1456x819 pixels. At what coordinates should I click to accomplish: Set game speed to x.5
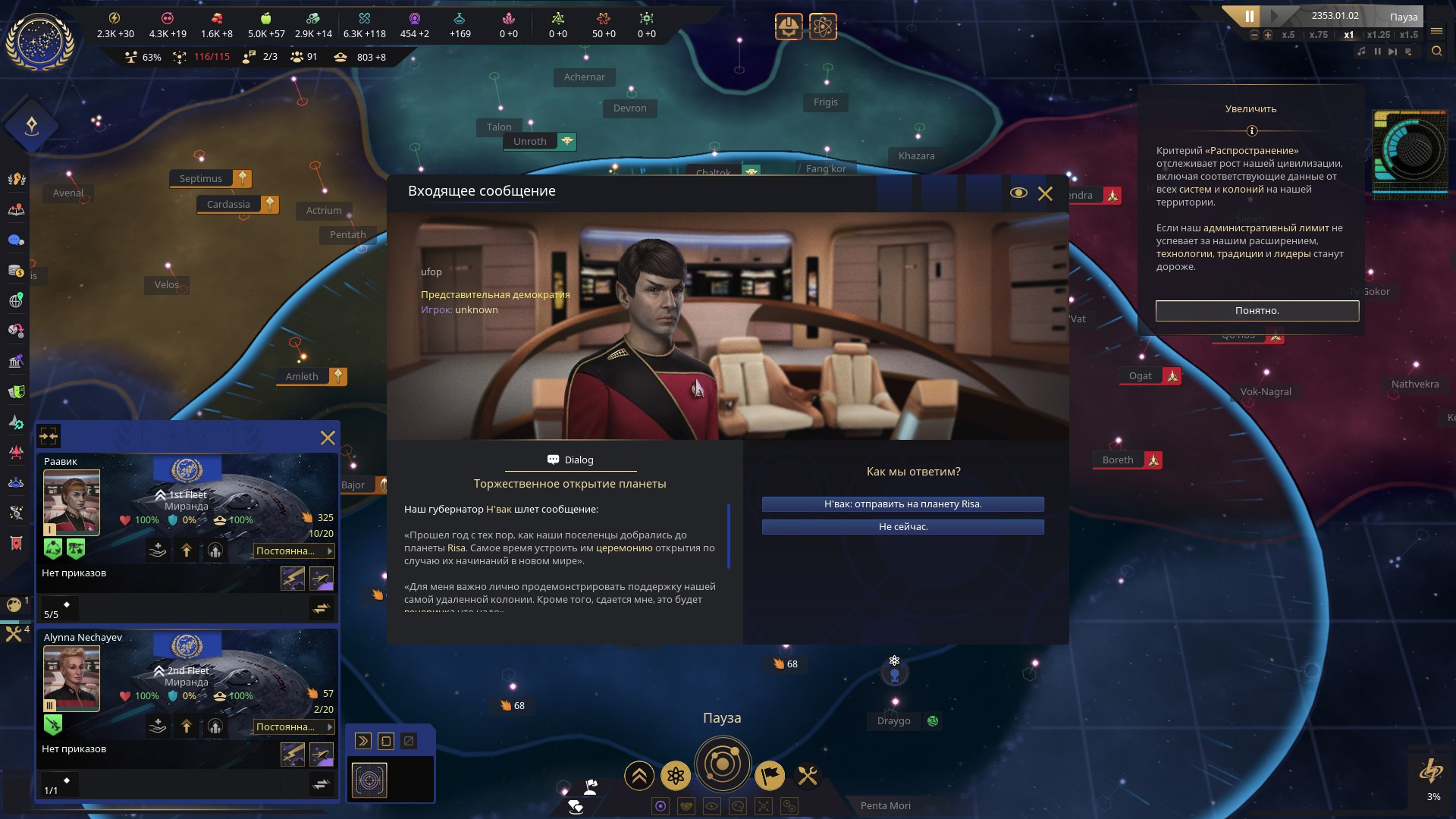1288,35
